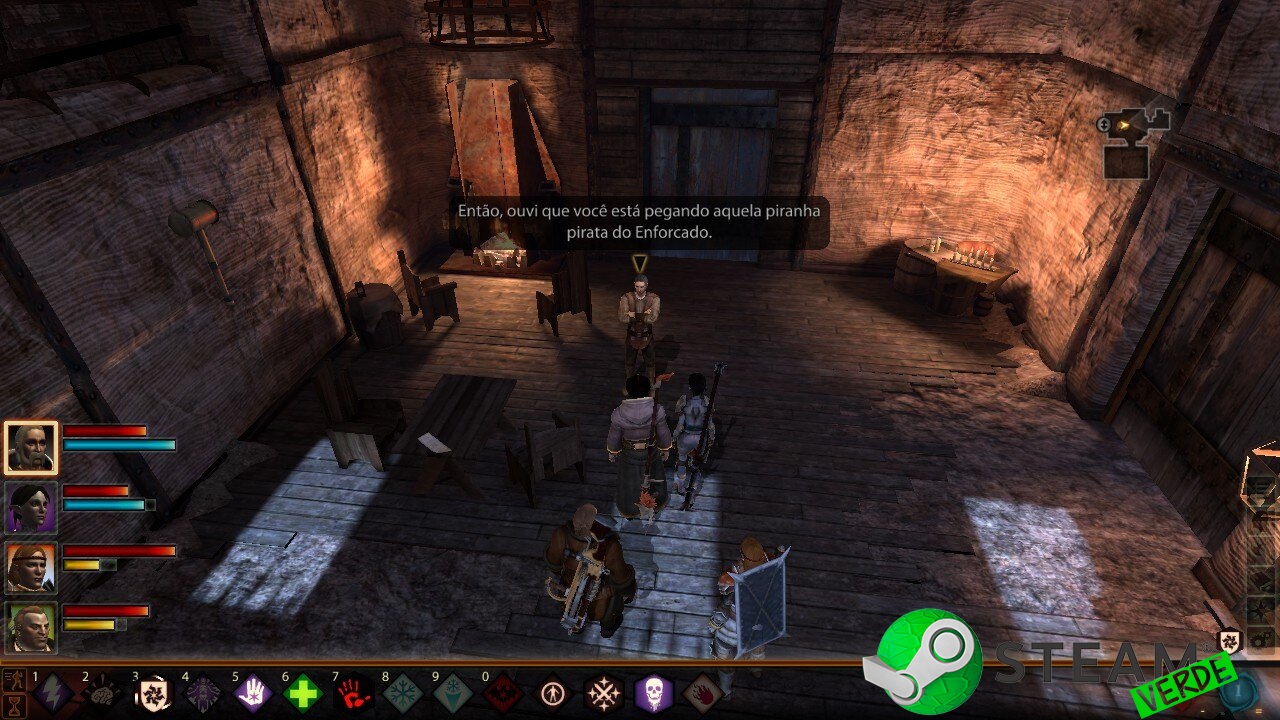Viewport: 1280px width, 720px height.
Task: Activate the red bat-shaped ability in slot 0
Action: tap(503, 692)
